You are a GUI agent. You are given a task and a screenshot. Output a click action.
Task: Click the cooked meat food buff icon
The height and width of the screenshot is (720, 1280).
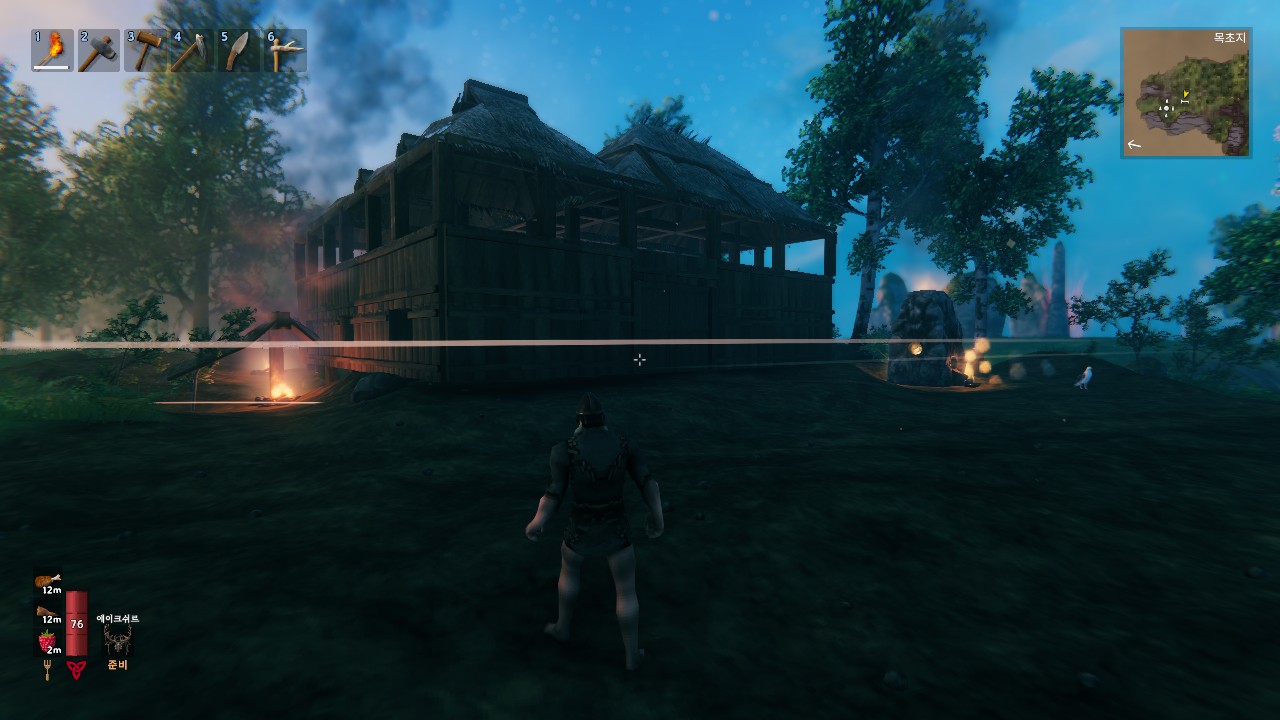47,580
